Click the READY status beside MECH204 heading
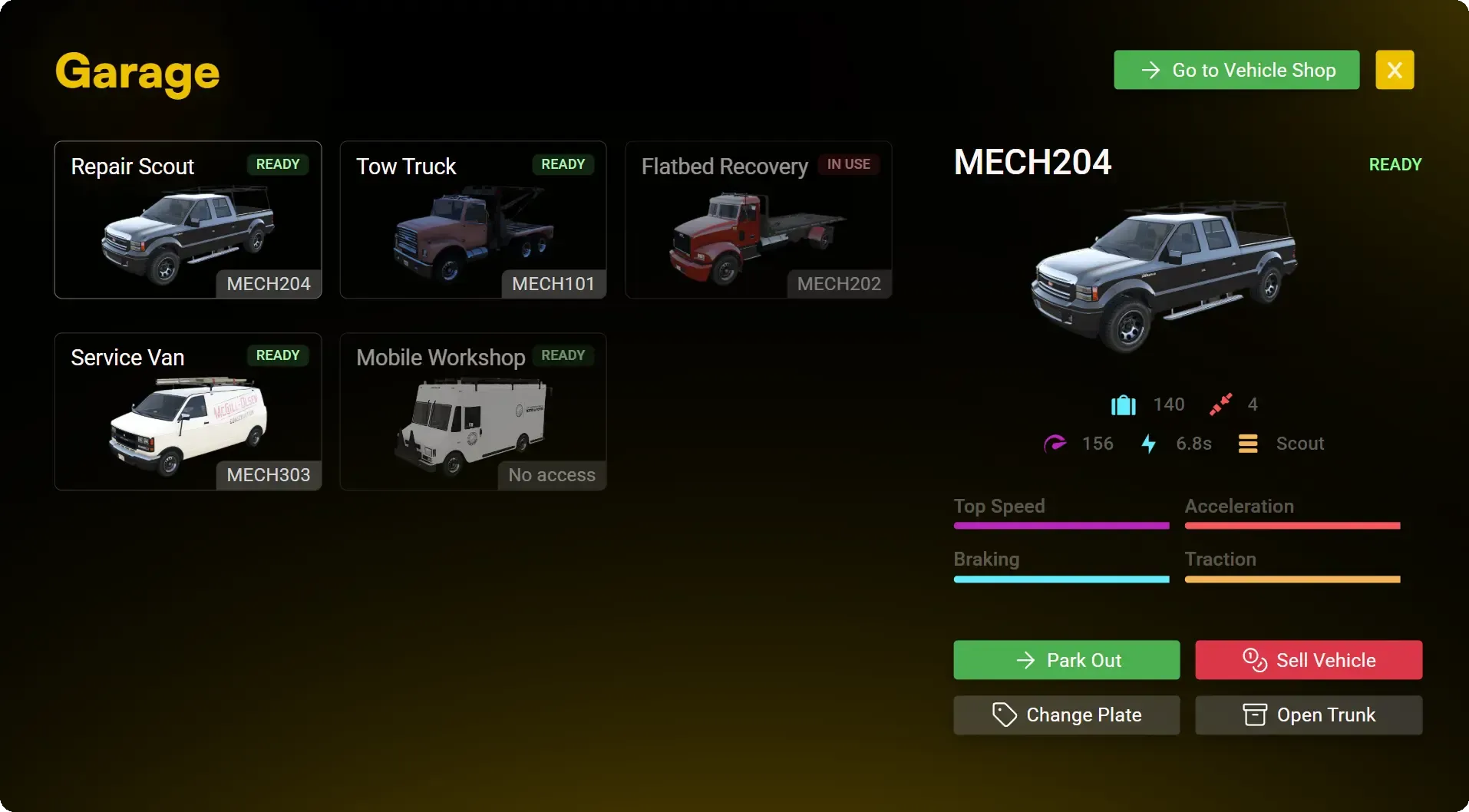The height and width of the screenshot is (812, 1469). click(1395, 164)
